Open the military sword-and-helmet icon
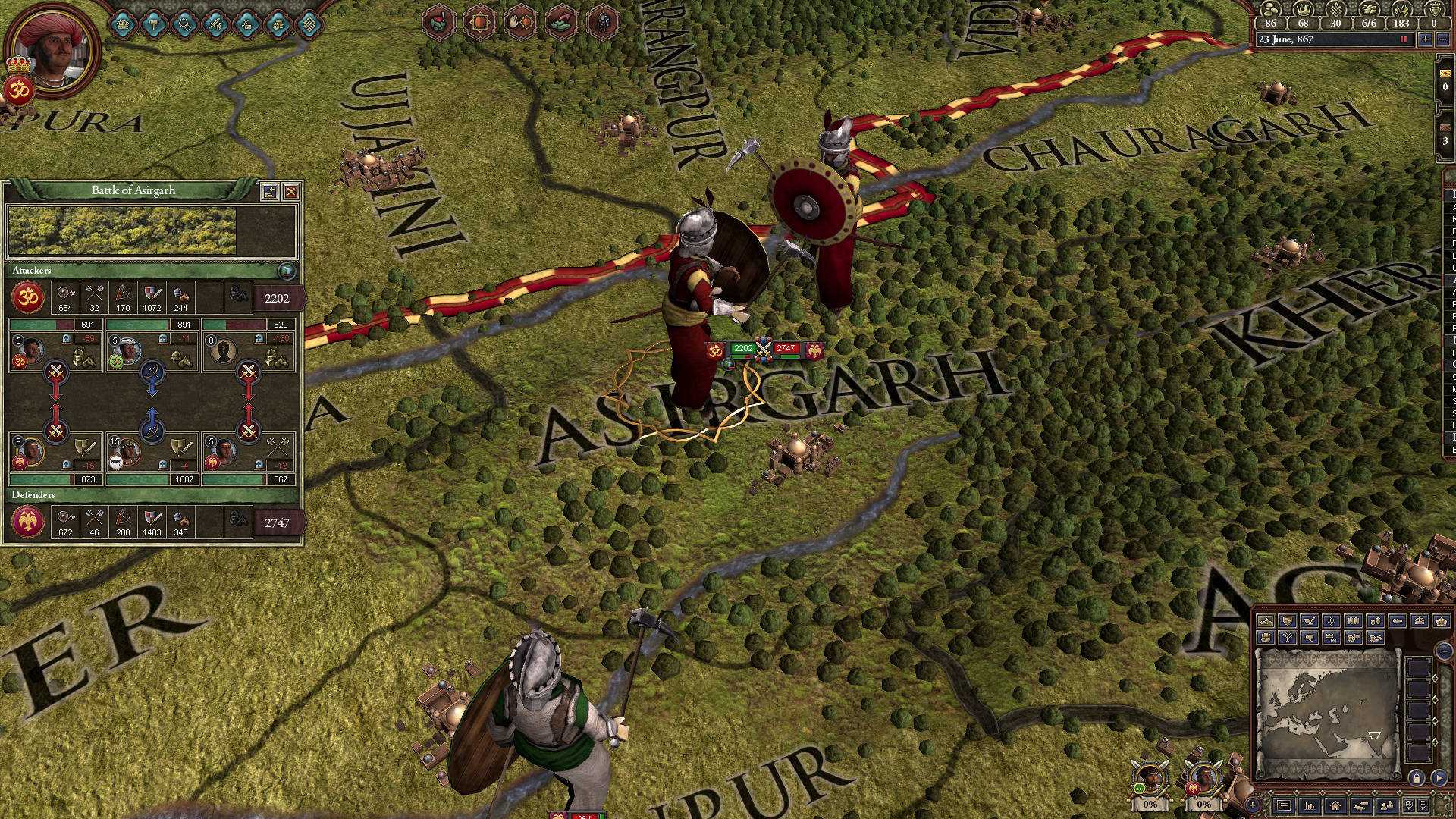This screenshot has width=1456, height=819. (x=218, y=24)
